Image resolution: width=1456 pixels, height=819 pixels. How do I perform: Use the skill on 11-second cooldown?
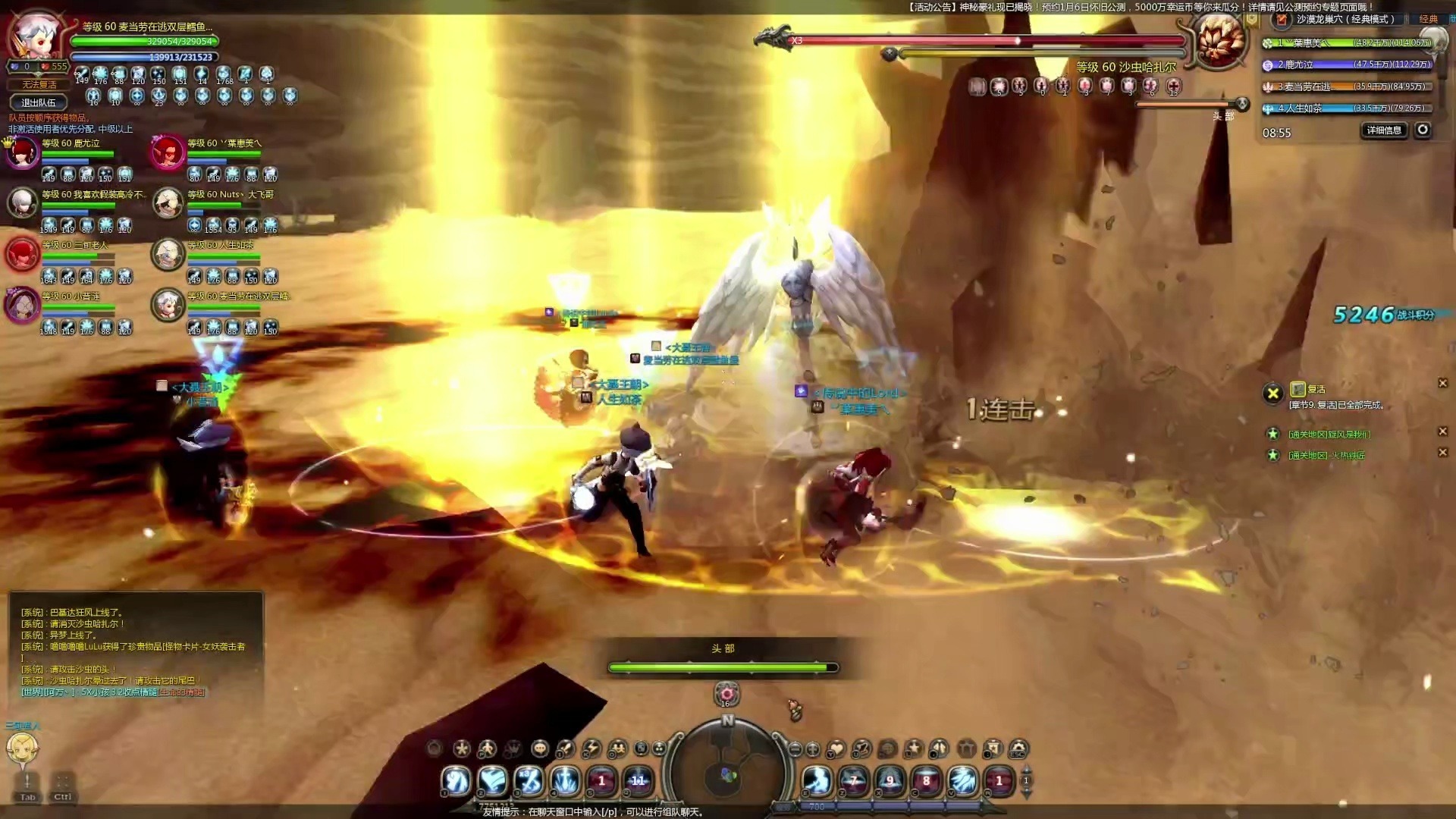tap(638, 780)
